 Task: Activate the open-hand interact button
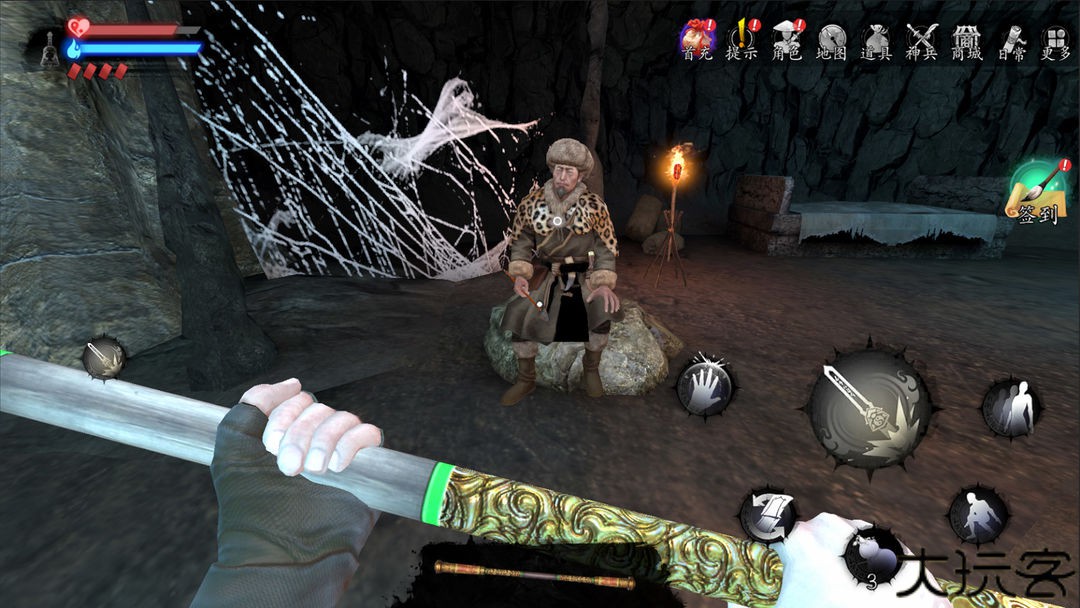tap(705, 386)
